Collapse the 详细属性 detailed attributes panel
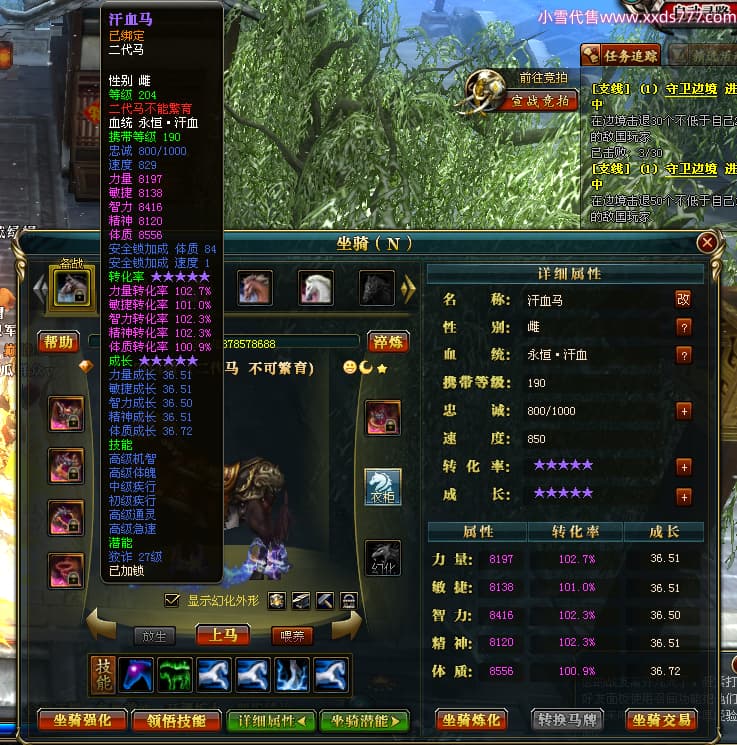737x745 pixels. pos(271,720)
